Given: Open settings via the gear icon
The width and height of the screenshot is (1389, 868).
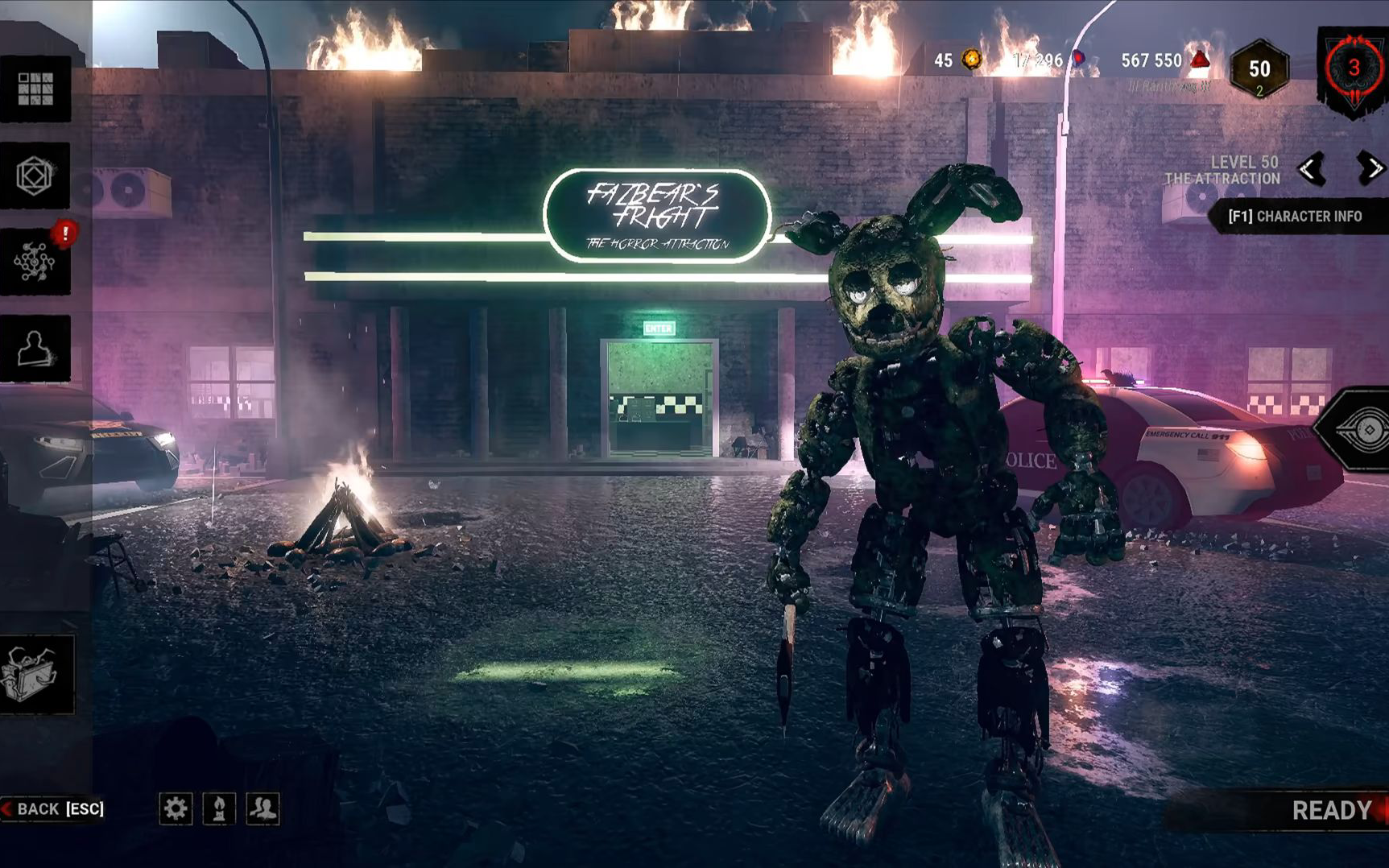Looking at the screenshot, I should point(176,808).
